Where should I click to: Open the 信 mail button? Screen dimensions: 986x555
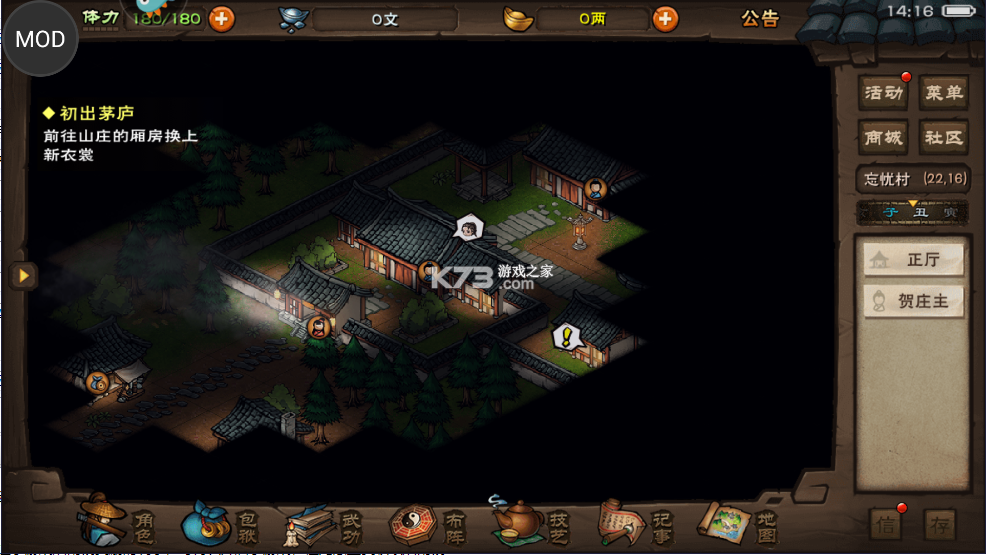(885, 524)
